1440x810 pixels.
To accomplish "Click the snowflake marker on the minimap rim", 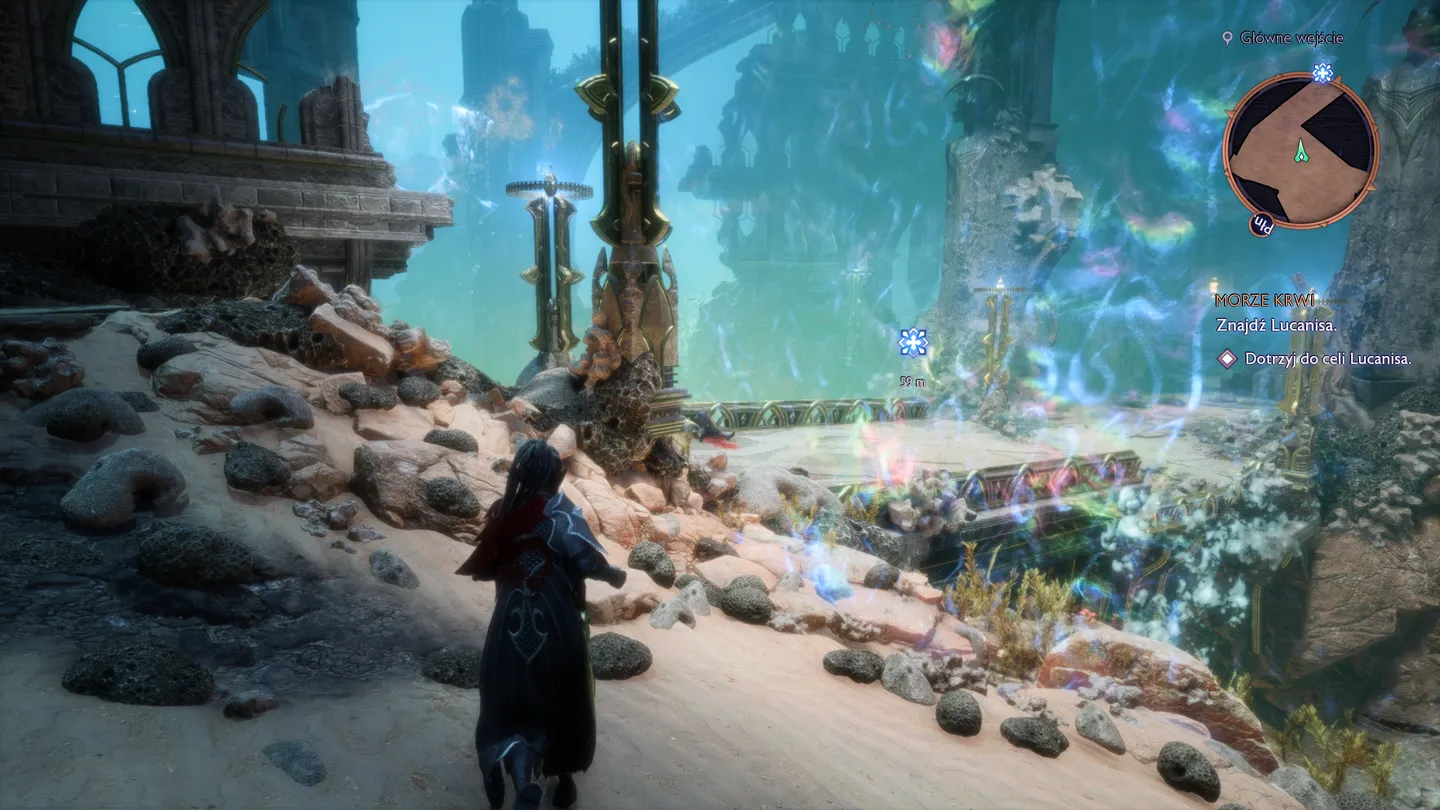I will [1322, 72].
